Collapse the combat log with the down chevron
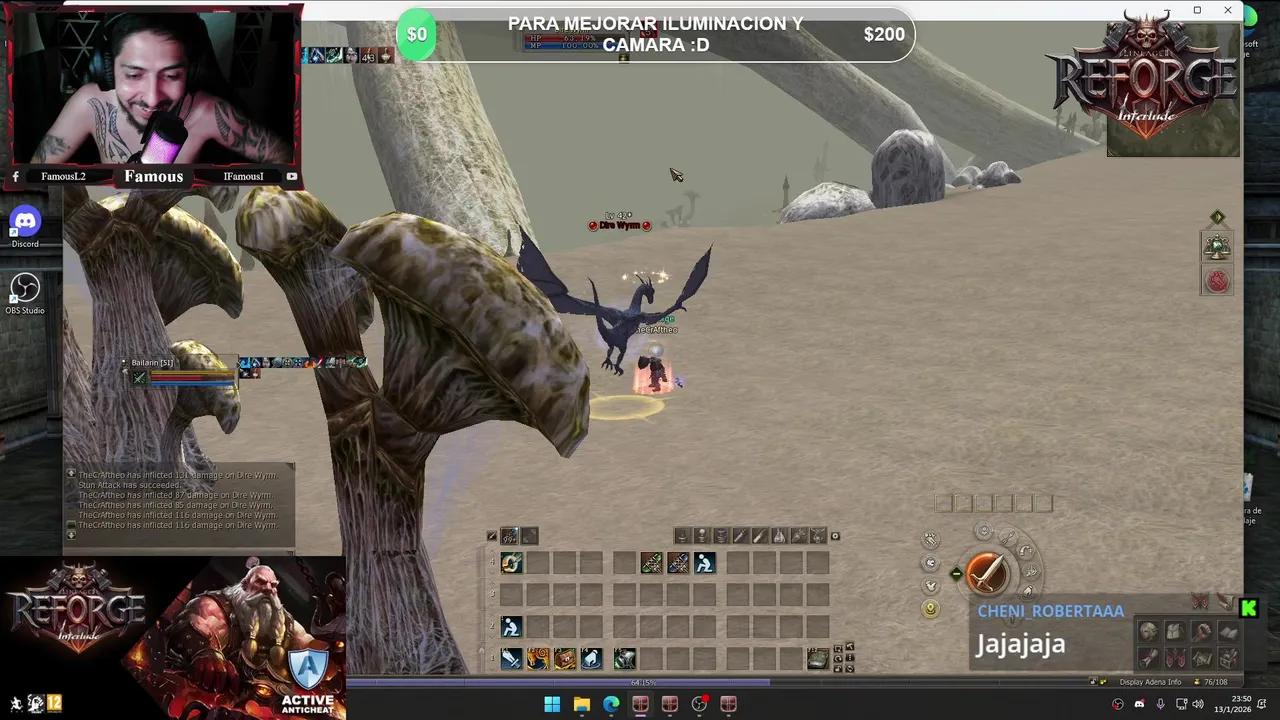The height and width of the screenshot is (720, 1280). click(71, 534)
